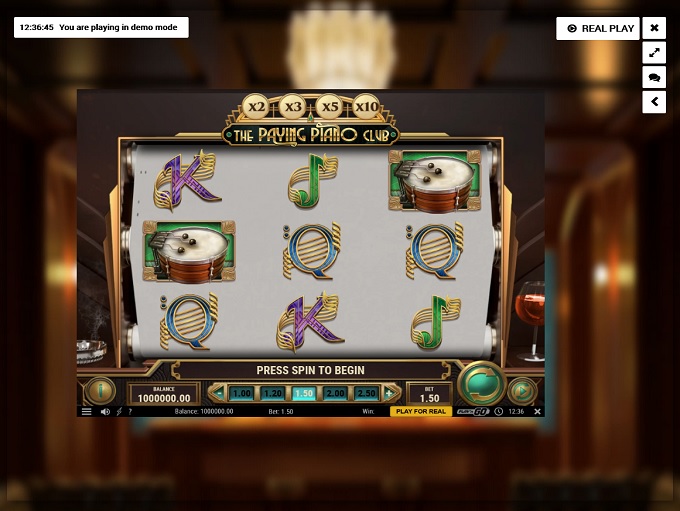Viewport: 680px width, 511px height.
Task: Choose the 1.20 bet value
Action: 272,394
